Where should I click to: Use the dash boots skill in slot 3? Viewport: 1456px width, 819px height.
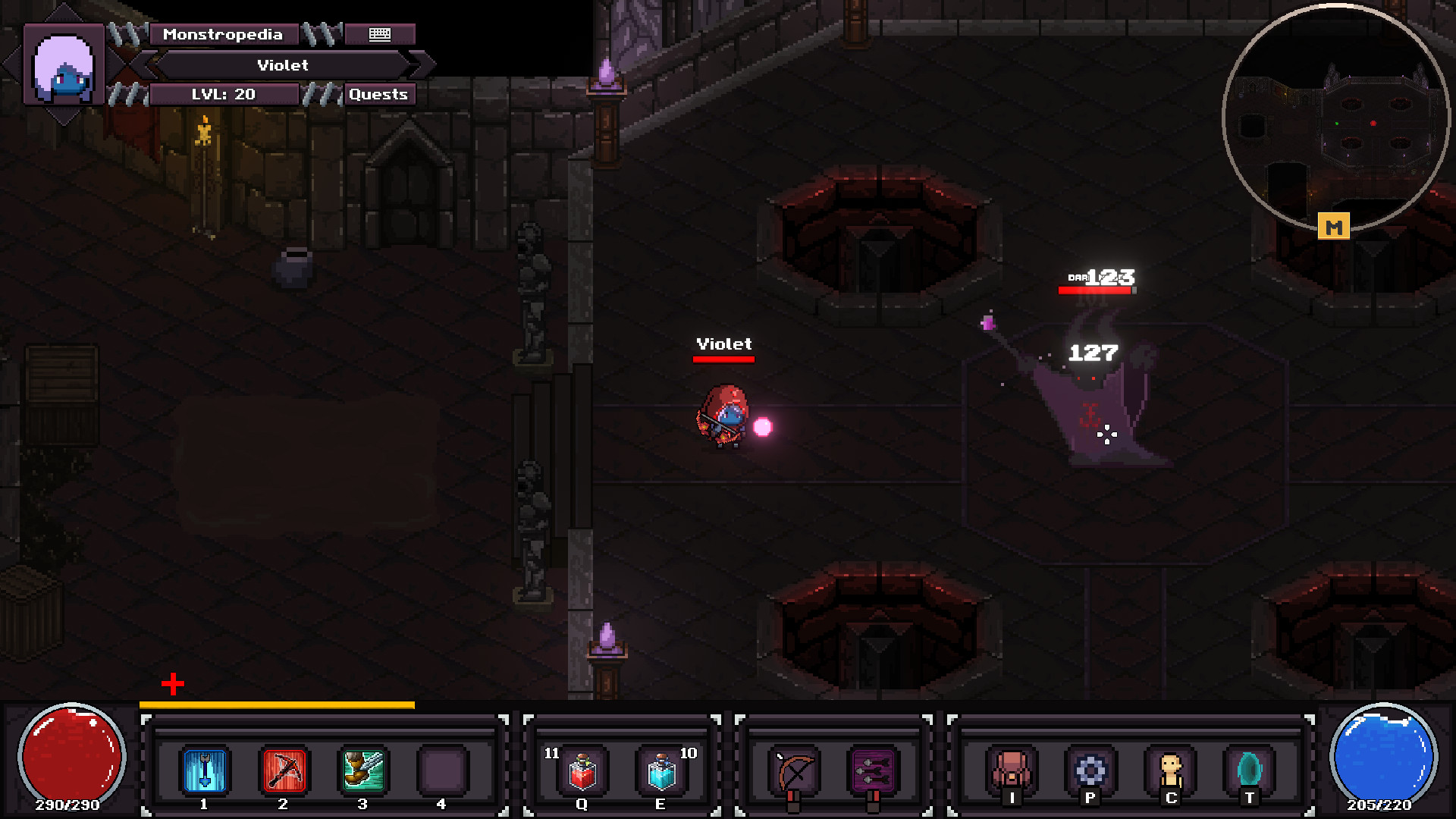click(x=362, y=771)
